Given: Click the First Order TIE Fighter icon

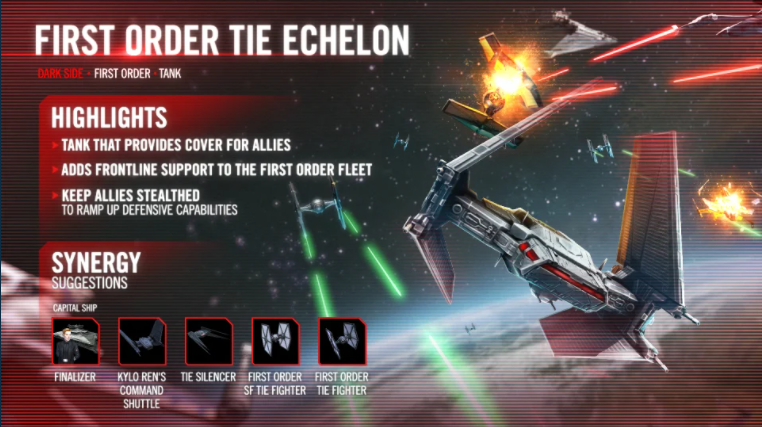Looking at the screenshot, I should point(341,341).
